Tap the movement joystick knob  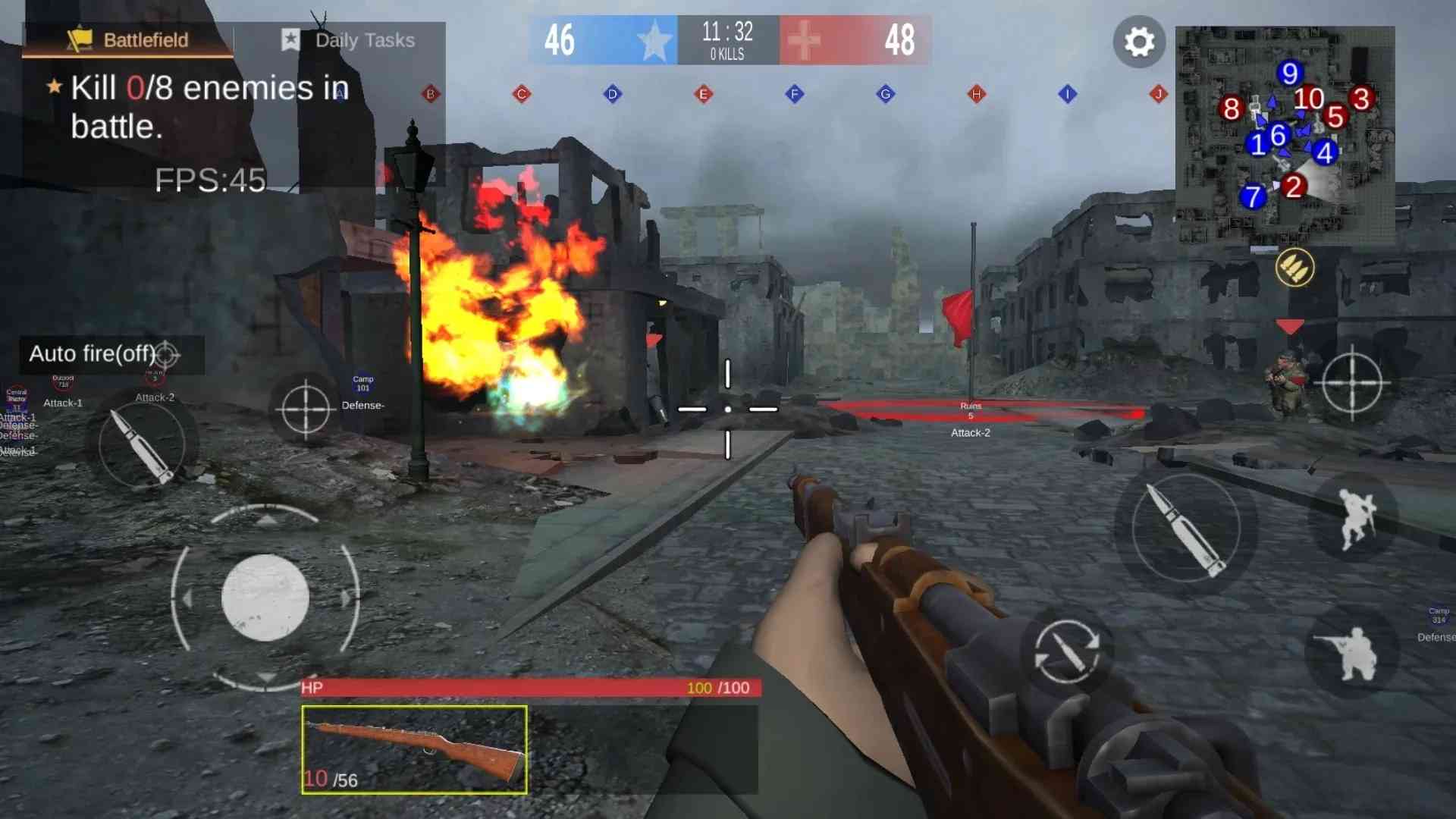265,598
